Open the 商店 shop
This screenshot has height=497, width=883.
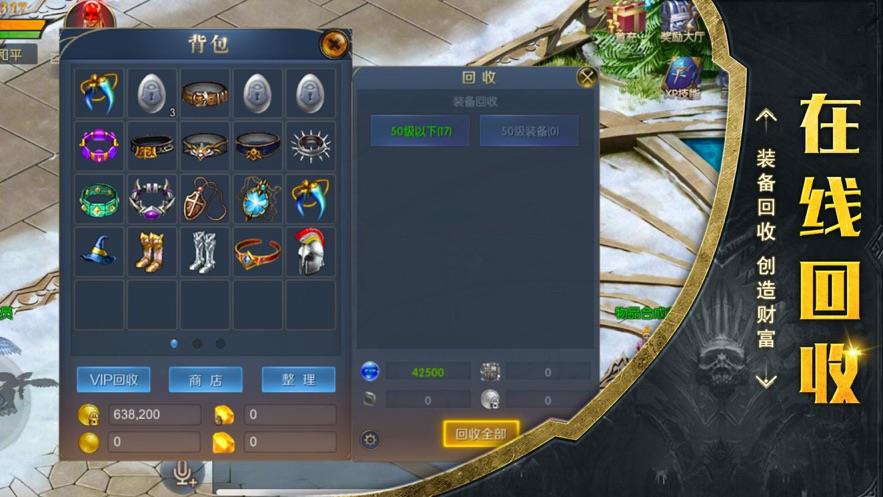click(206, 379)
